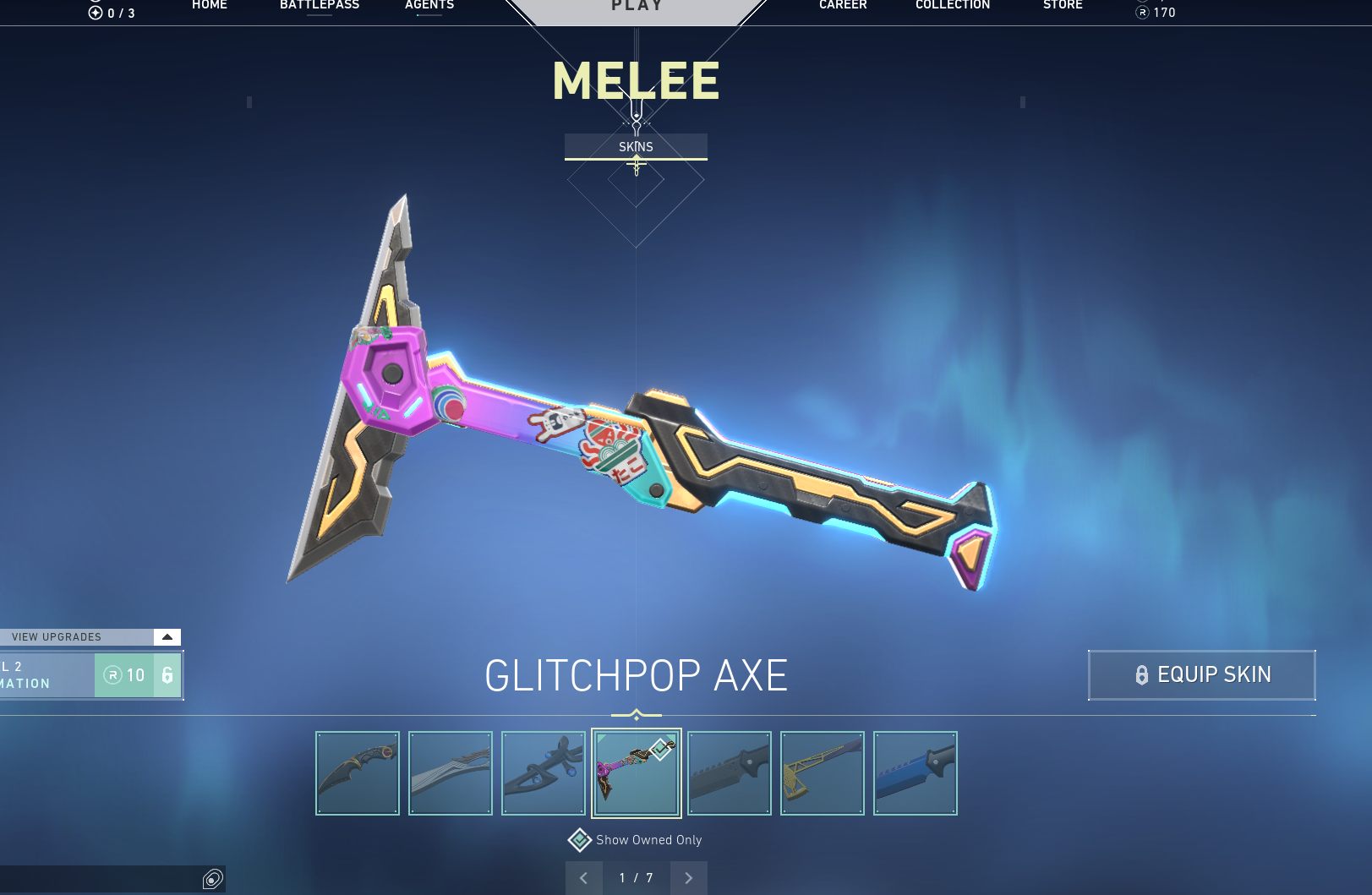The height and width of the screenshot is (895, 1372).
Task: Choose the gold skeletal axe skin thumbnail
Action: (x=823, y=773)
